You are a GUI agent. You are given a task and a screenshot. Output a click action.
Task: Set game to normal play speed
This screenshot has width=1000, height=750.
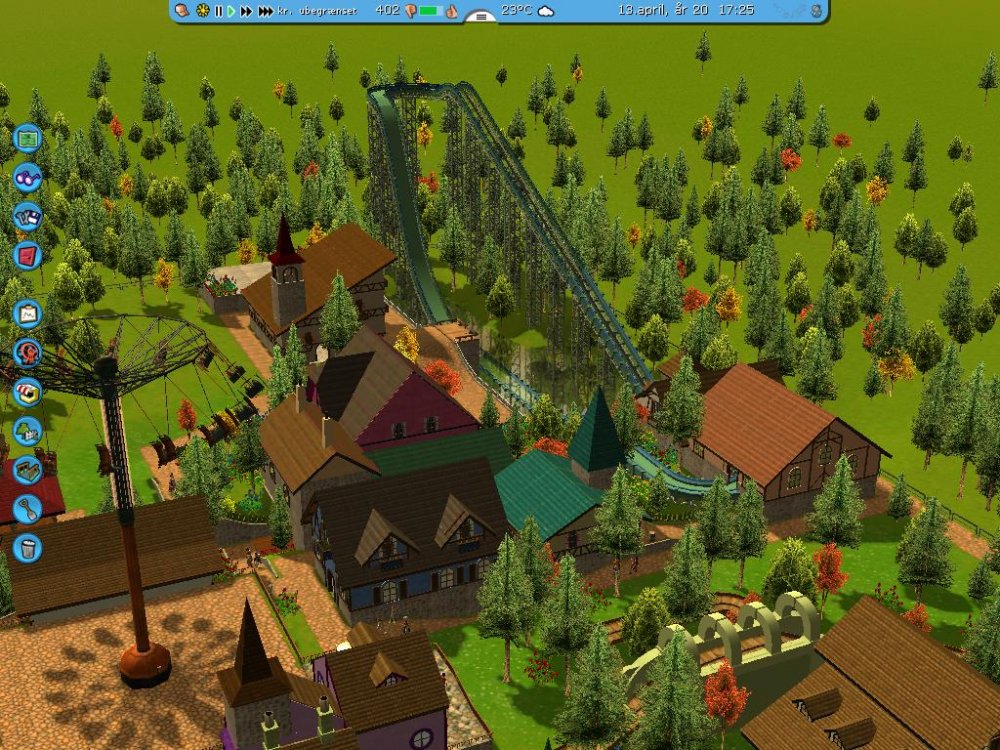coord(231,11)
